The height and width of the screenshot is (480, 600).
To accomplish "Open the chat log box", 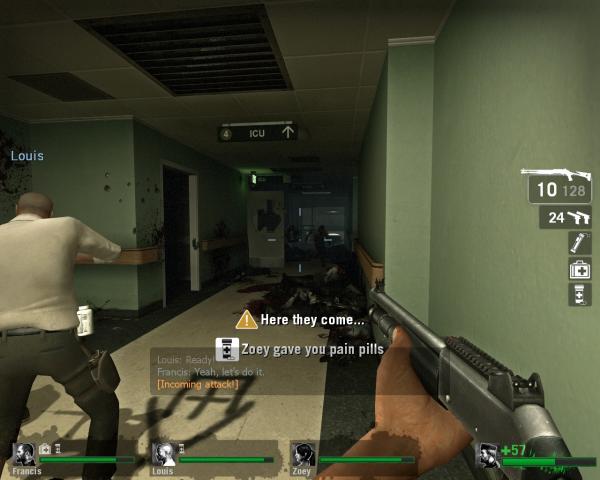I will [200, 371].
